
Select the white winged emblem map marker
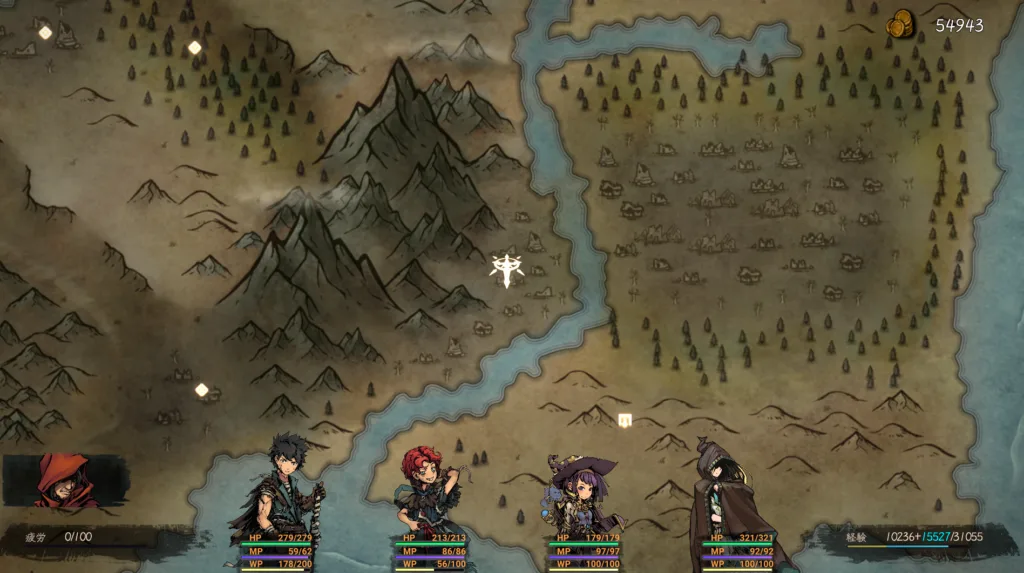pos(505,268)
